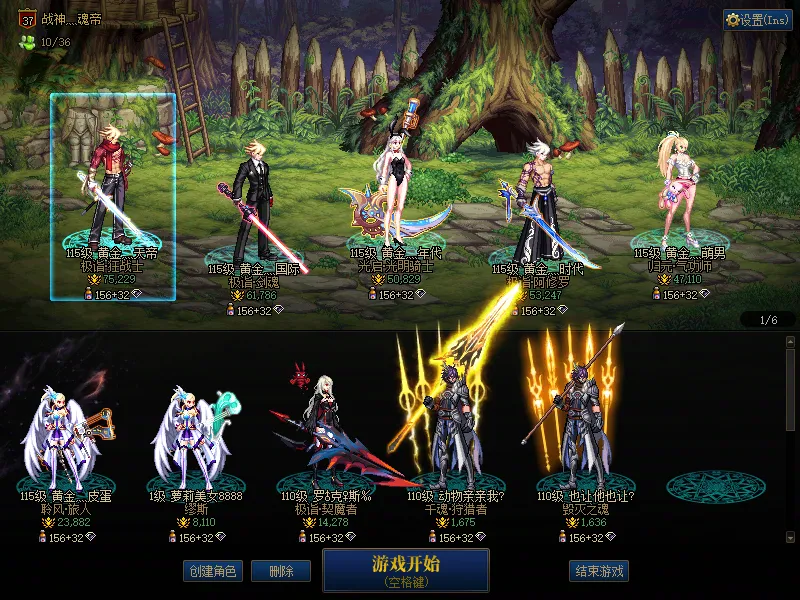Choose the level 1 缪斯 character 萝莉美女8888
This screenshot has height=600, width=800.
pos(195,440)
